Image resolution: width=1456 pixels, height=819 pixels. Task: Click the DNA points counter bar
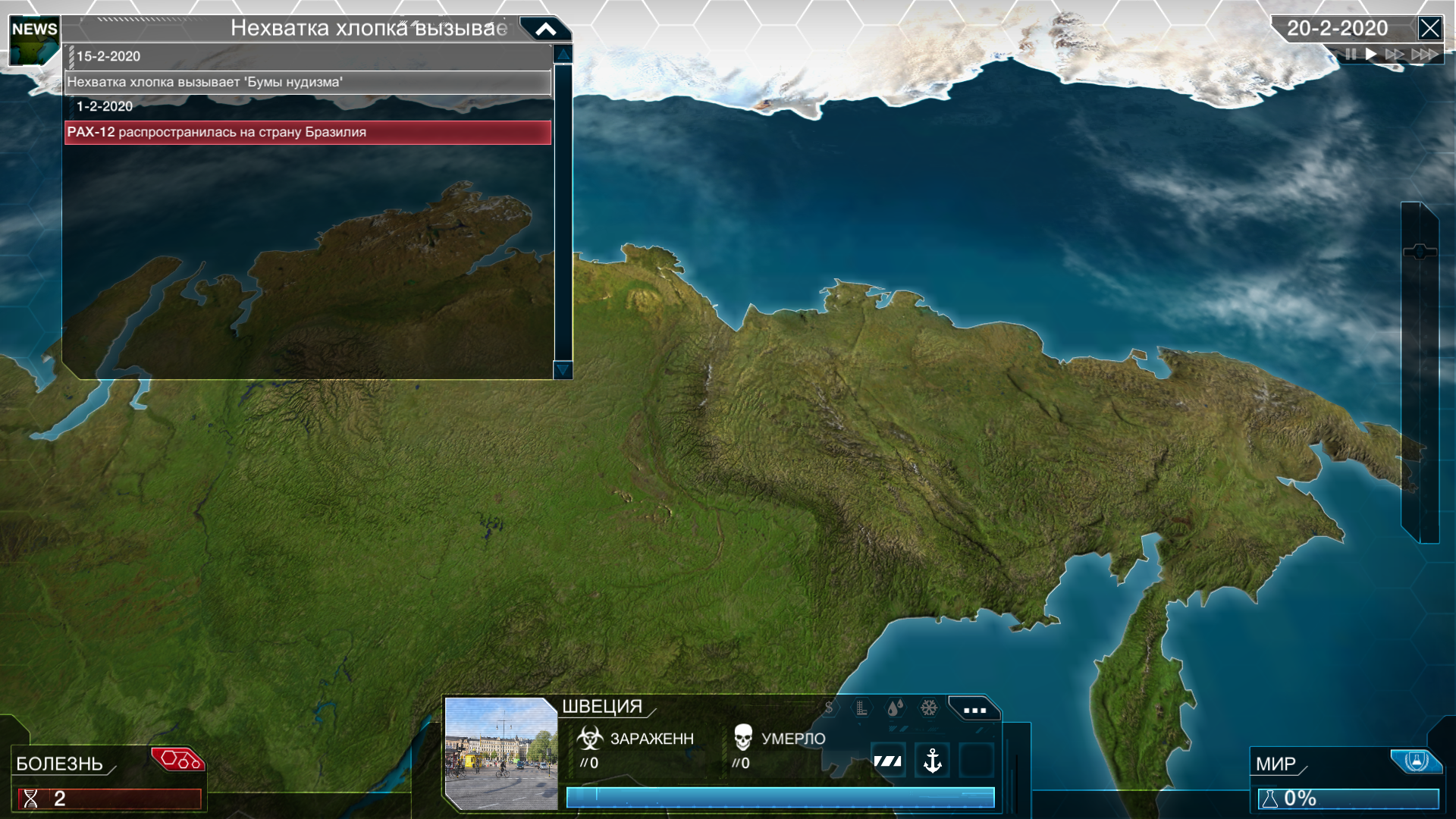pyautogui.click(x=110, y=799)
